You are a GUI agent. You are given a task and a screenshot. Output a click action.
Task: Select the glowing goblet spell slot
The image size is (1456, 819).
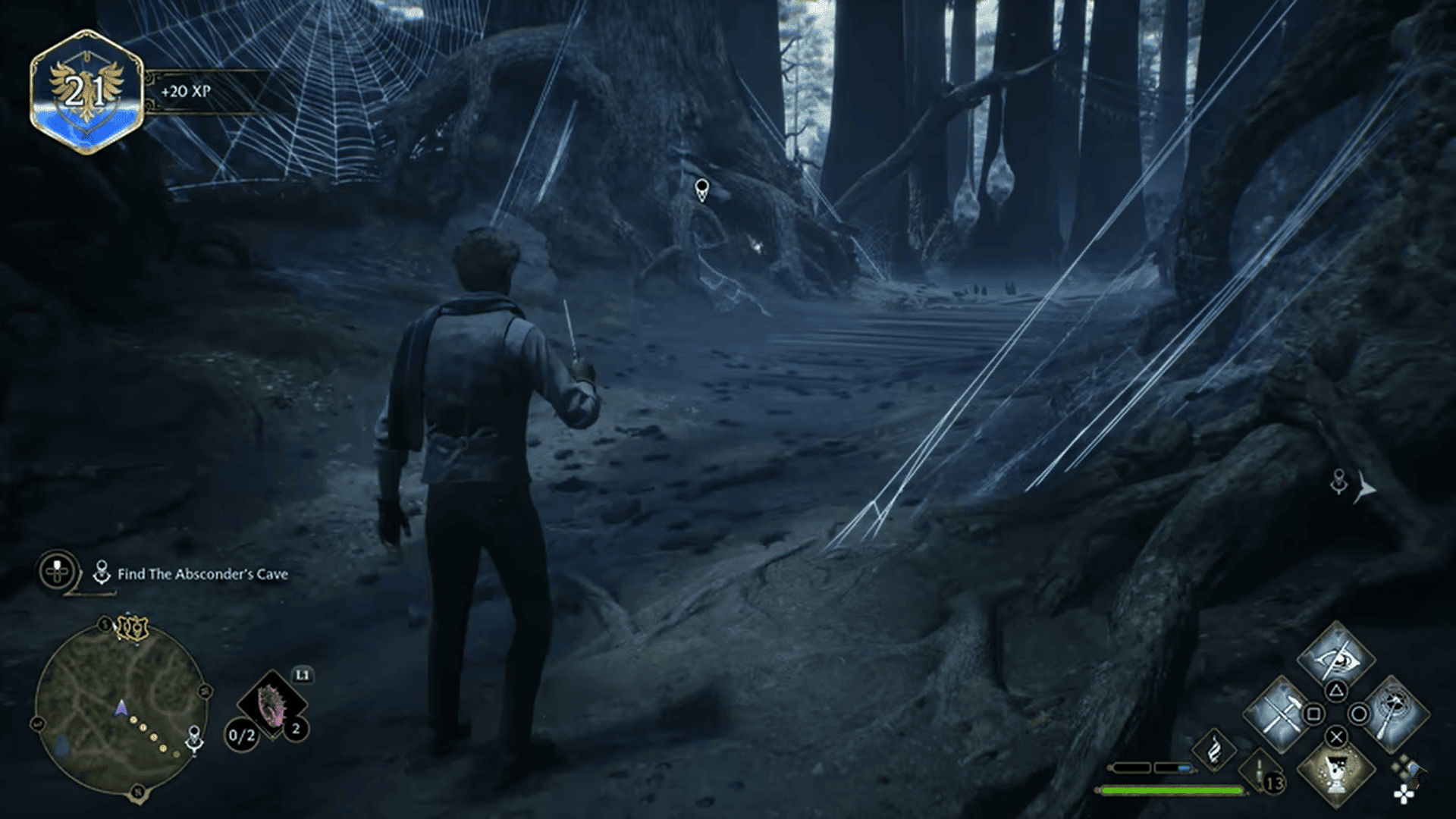click(x=1336, y=771)
